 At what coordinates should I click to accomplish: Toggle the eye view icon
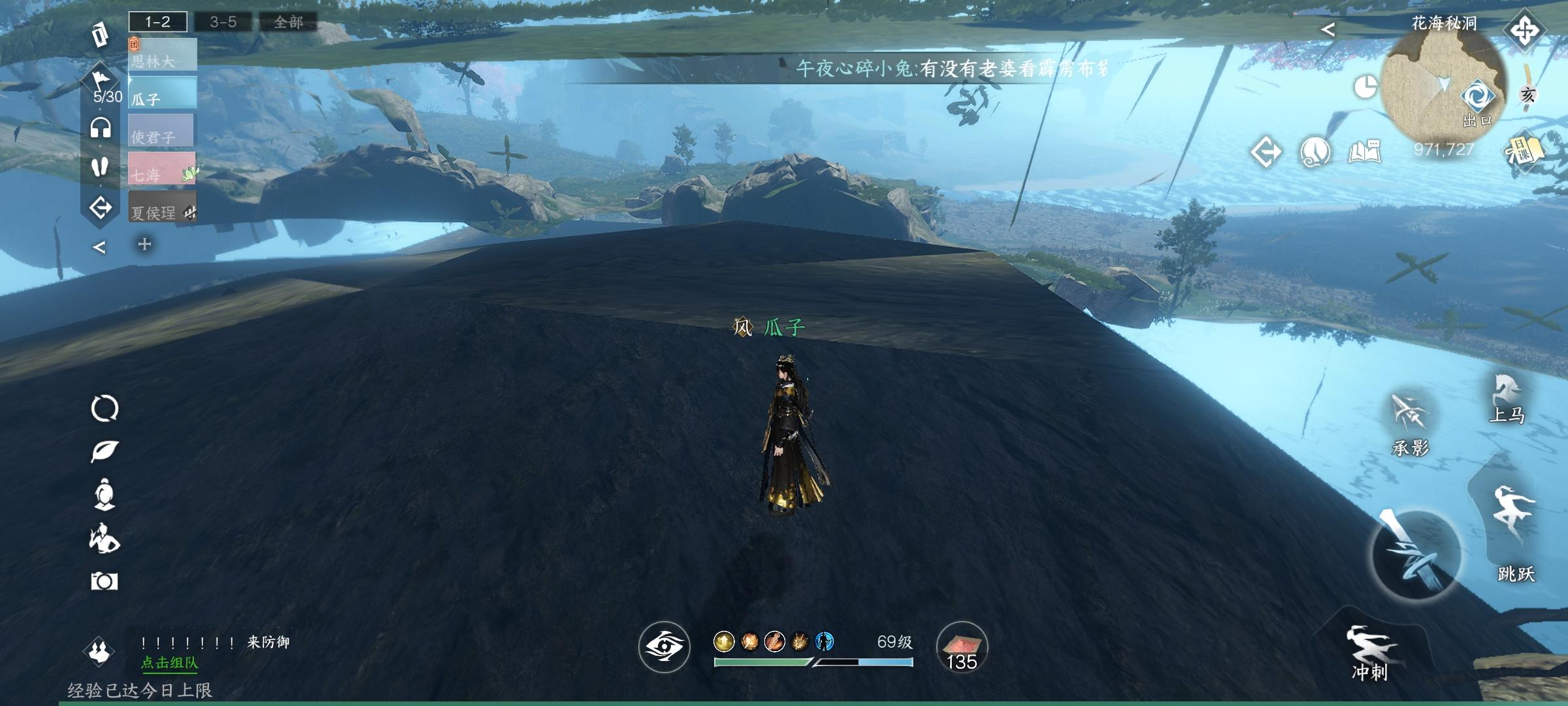click(664, 647)
